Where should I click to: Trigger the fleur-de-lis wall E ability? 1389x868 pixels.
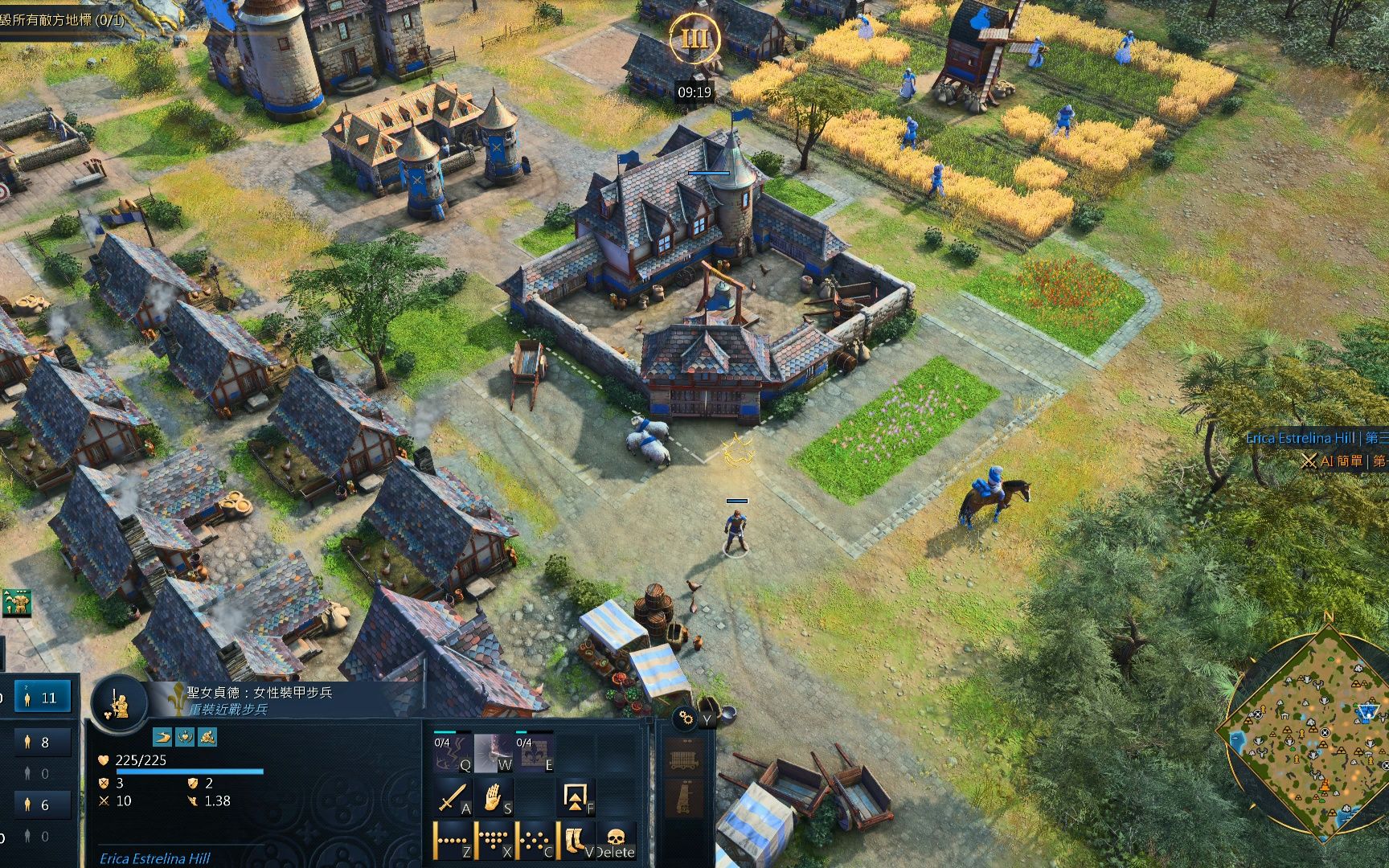(x=535, y=754)
